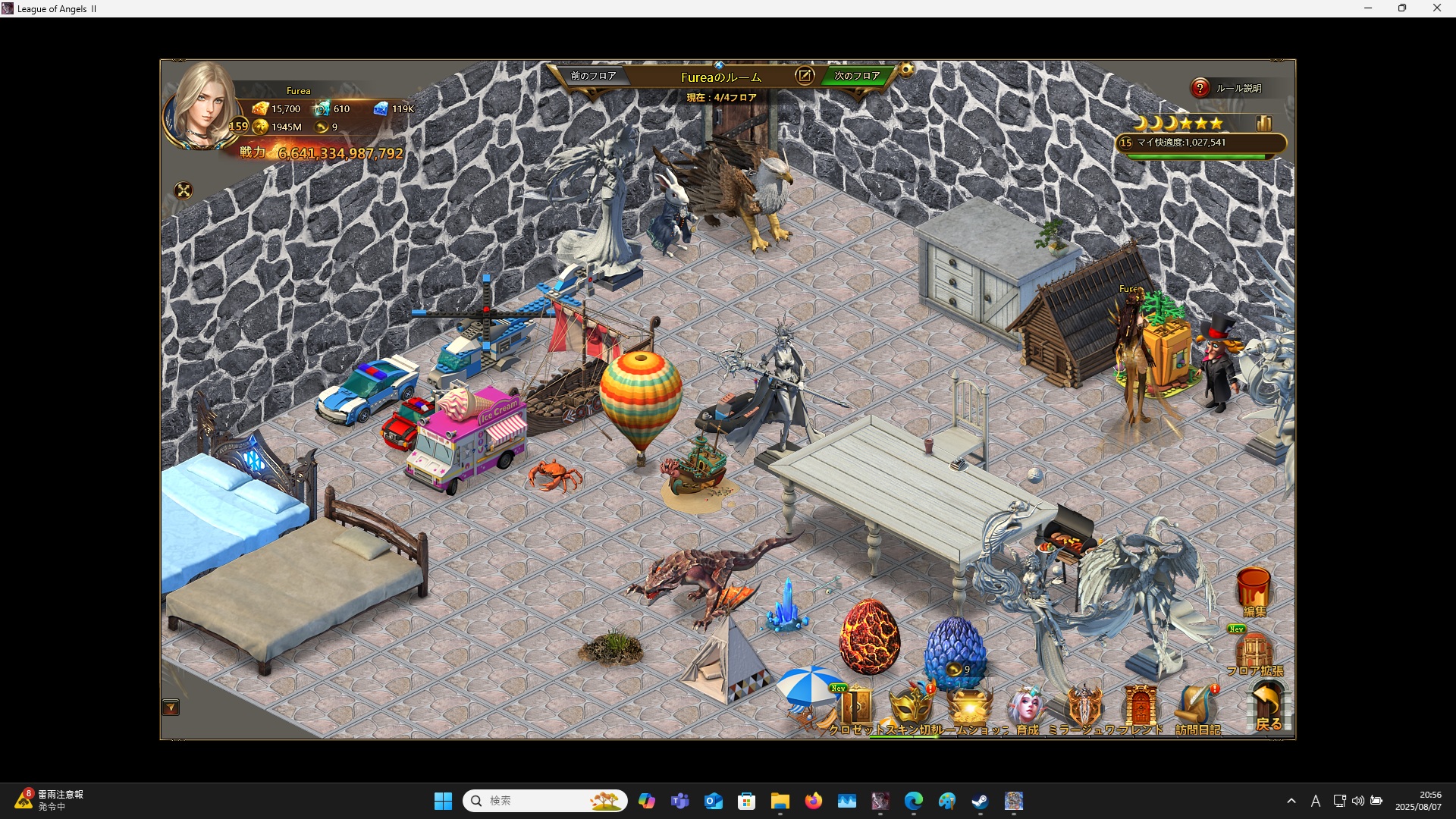
Task: Edit the room name with pencil icon
Action: click(x=805, y=76)
